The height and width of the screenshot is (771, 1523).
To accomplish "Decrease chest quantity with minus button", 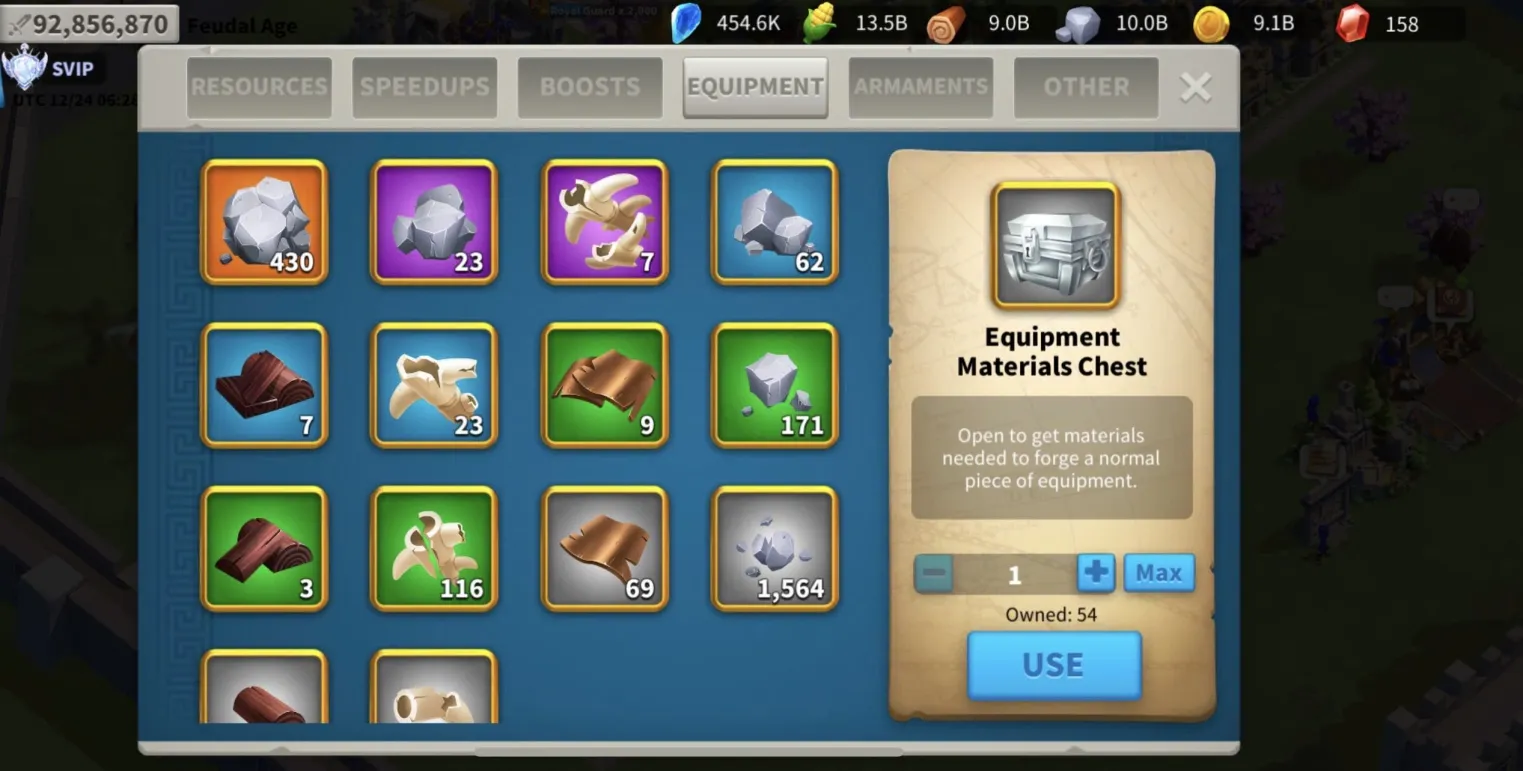I will (x=934, y=573).
